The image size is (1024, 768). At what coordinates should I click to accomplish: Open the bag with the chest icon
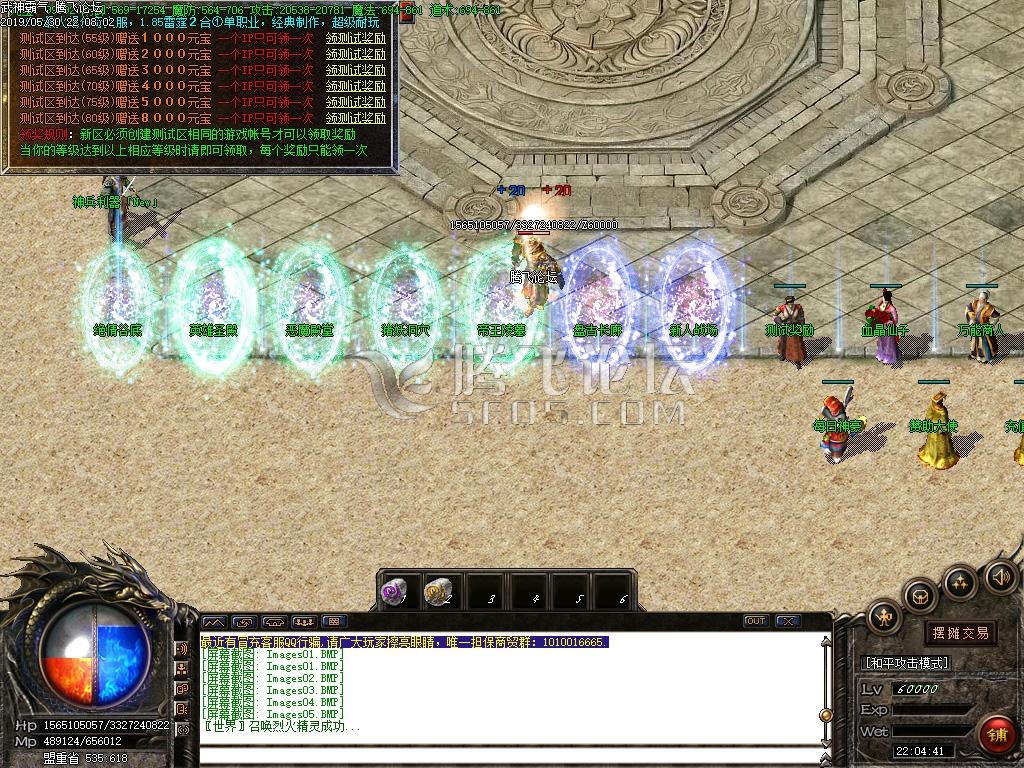tap(921, 596)
